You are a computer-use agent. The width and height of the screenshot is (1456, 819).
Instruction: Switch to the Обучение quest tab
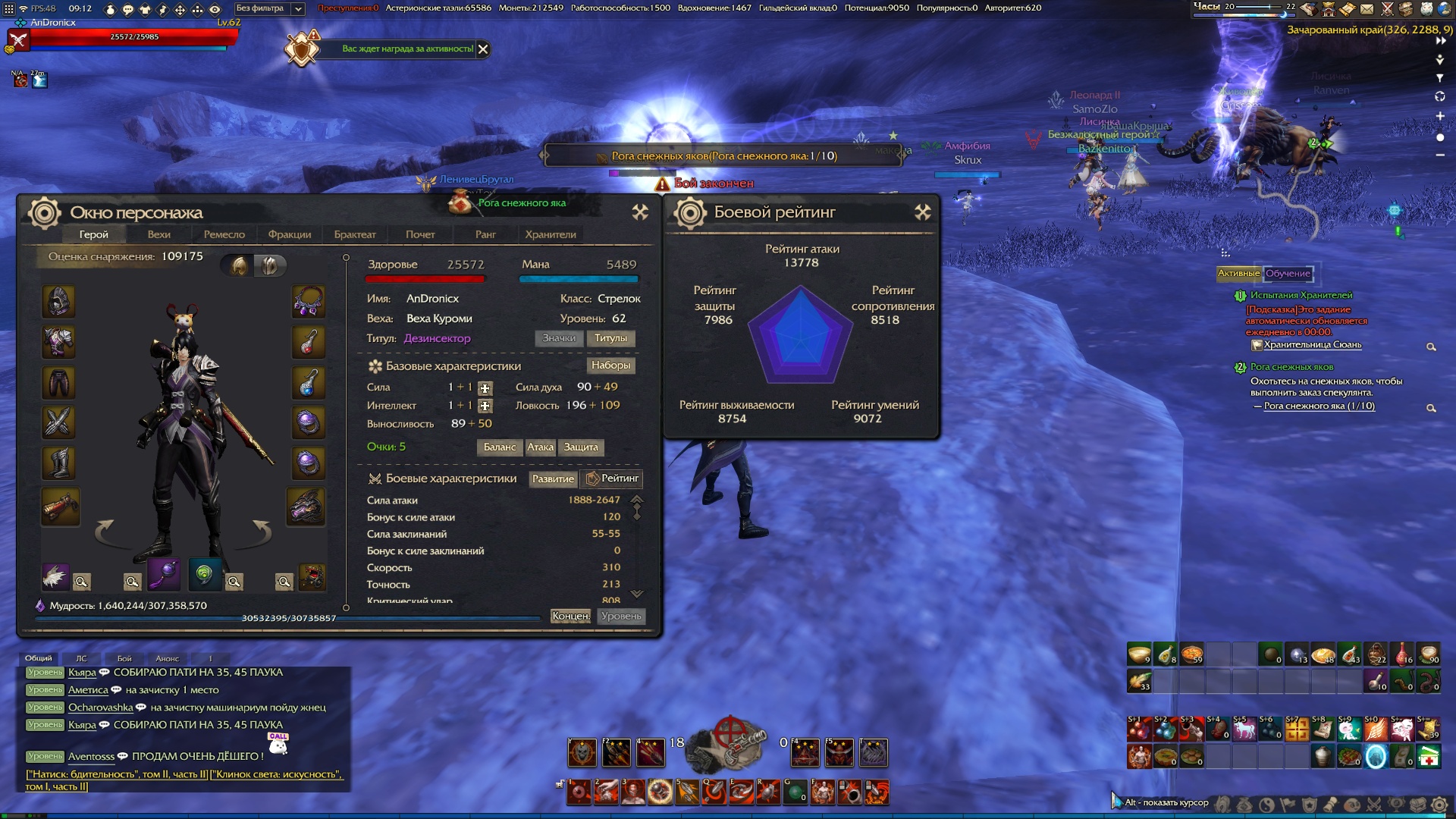click(1288, 274)
